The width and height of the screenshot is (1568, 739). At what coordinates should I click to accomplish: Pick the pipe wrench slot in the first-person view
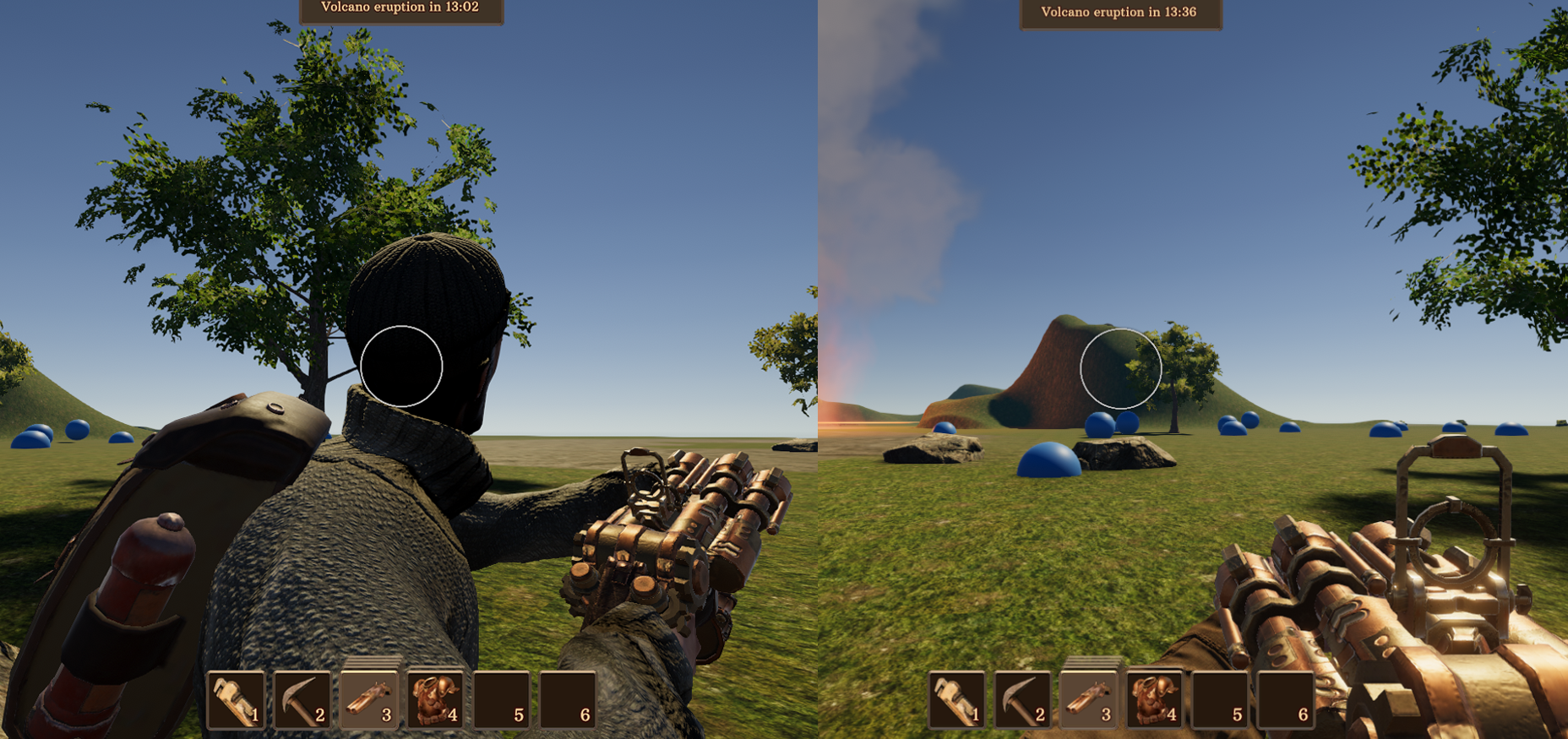pos(957,699)
